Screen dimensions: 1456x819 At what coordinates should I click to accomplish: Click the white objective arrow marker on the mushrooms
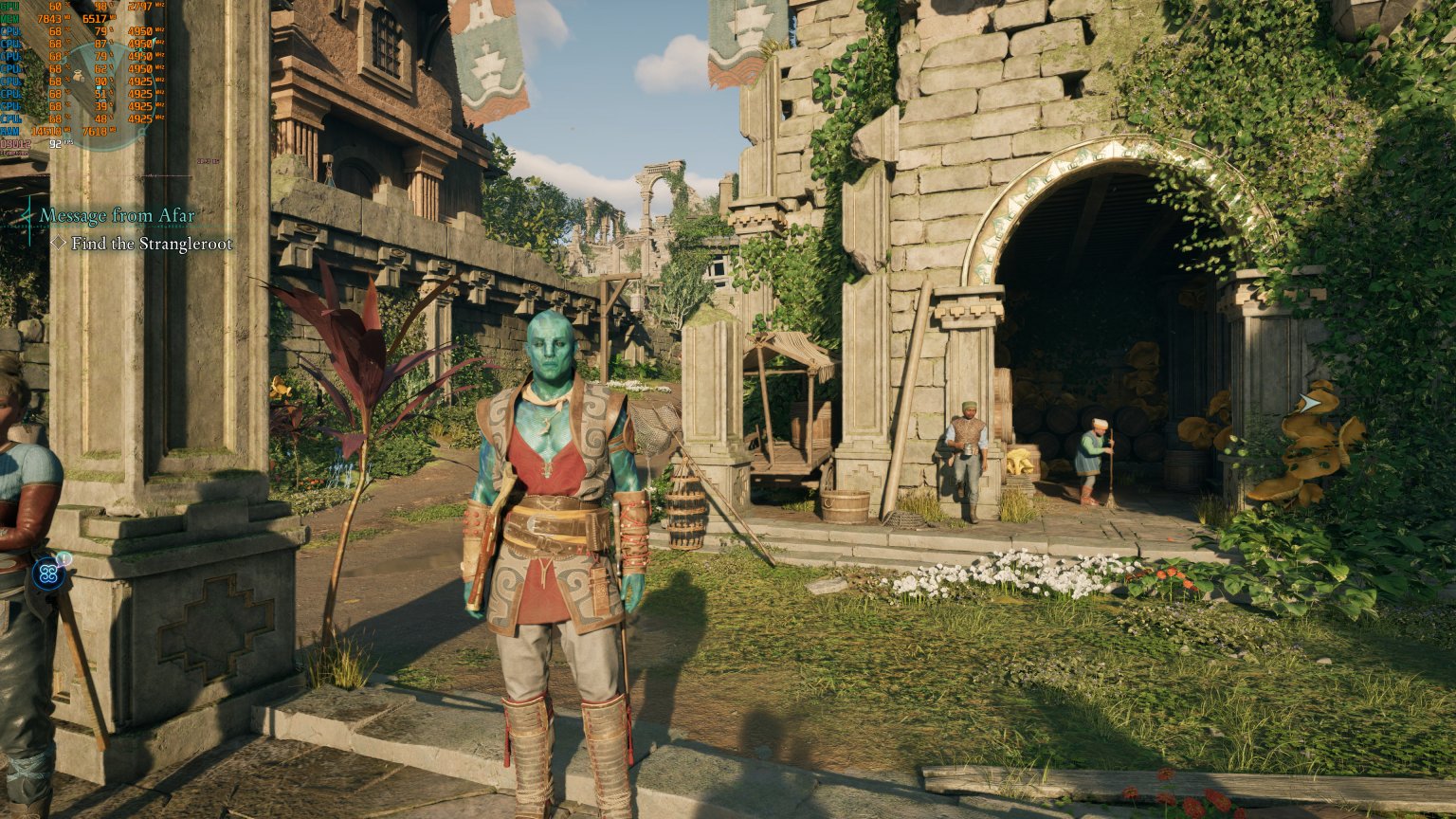click(x=1307, y=402)
